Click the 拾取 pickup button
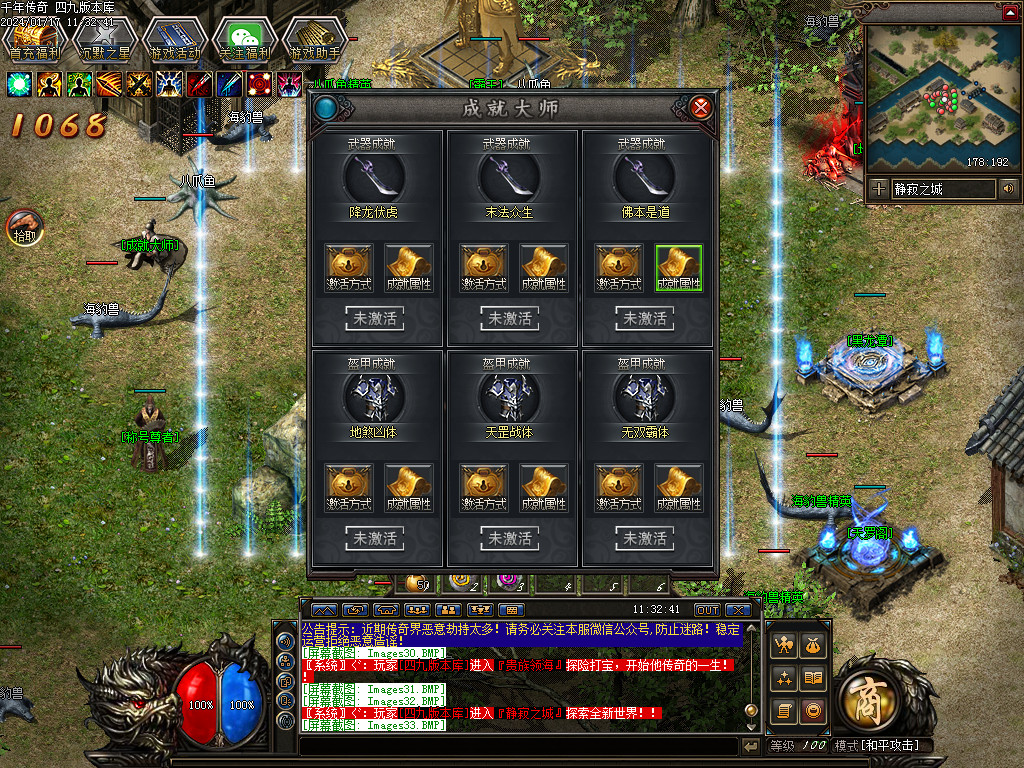This screenshot has height=768, width=1024. [x=24, y=228]
